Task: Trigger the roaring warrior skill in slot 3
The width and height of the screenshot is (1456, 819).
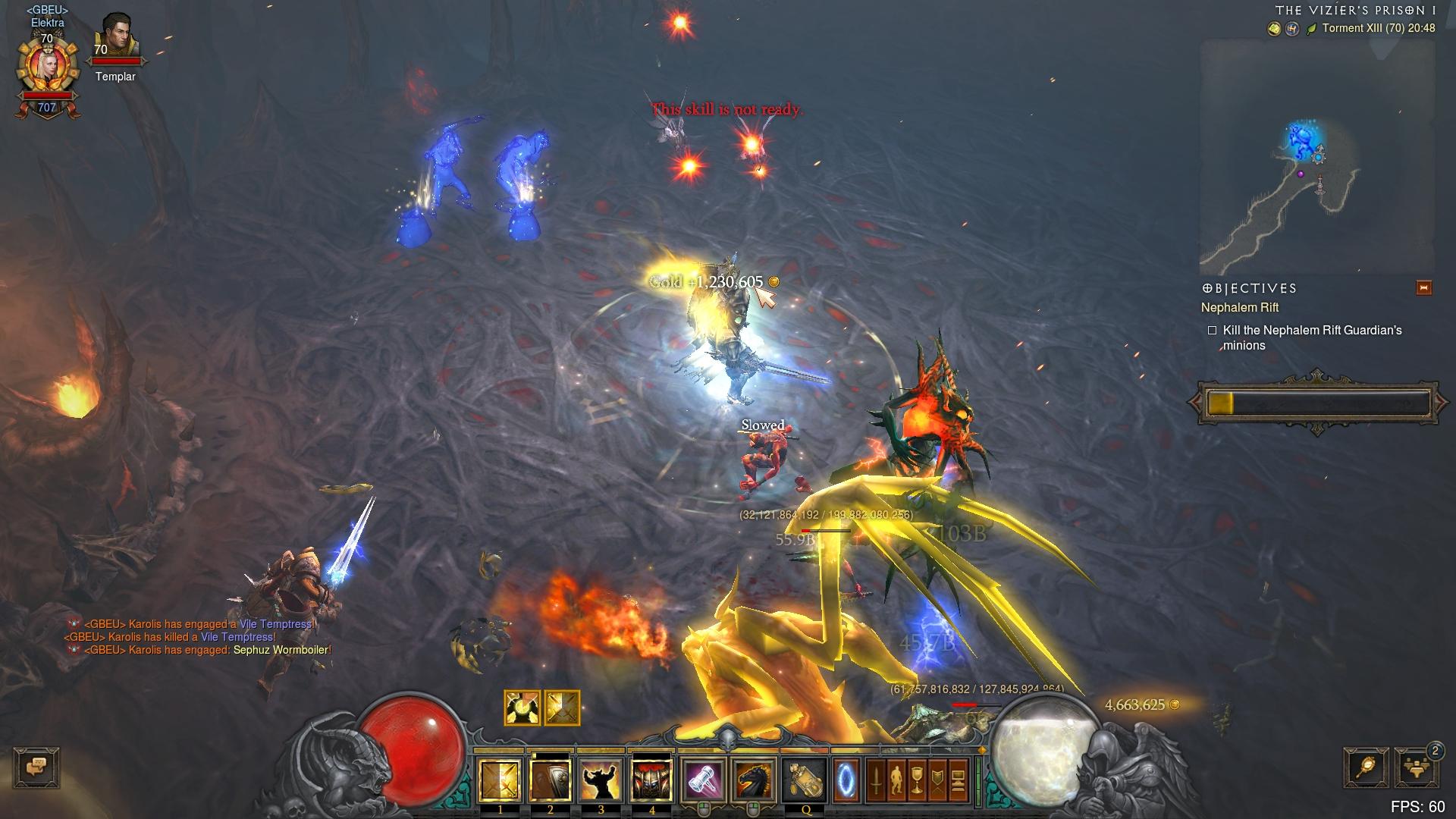Action: pyautogui.click(x=601, y=780)
